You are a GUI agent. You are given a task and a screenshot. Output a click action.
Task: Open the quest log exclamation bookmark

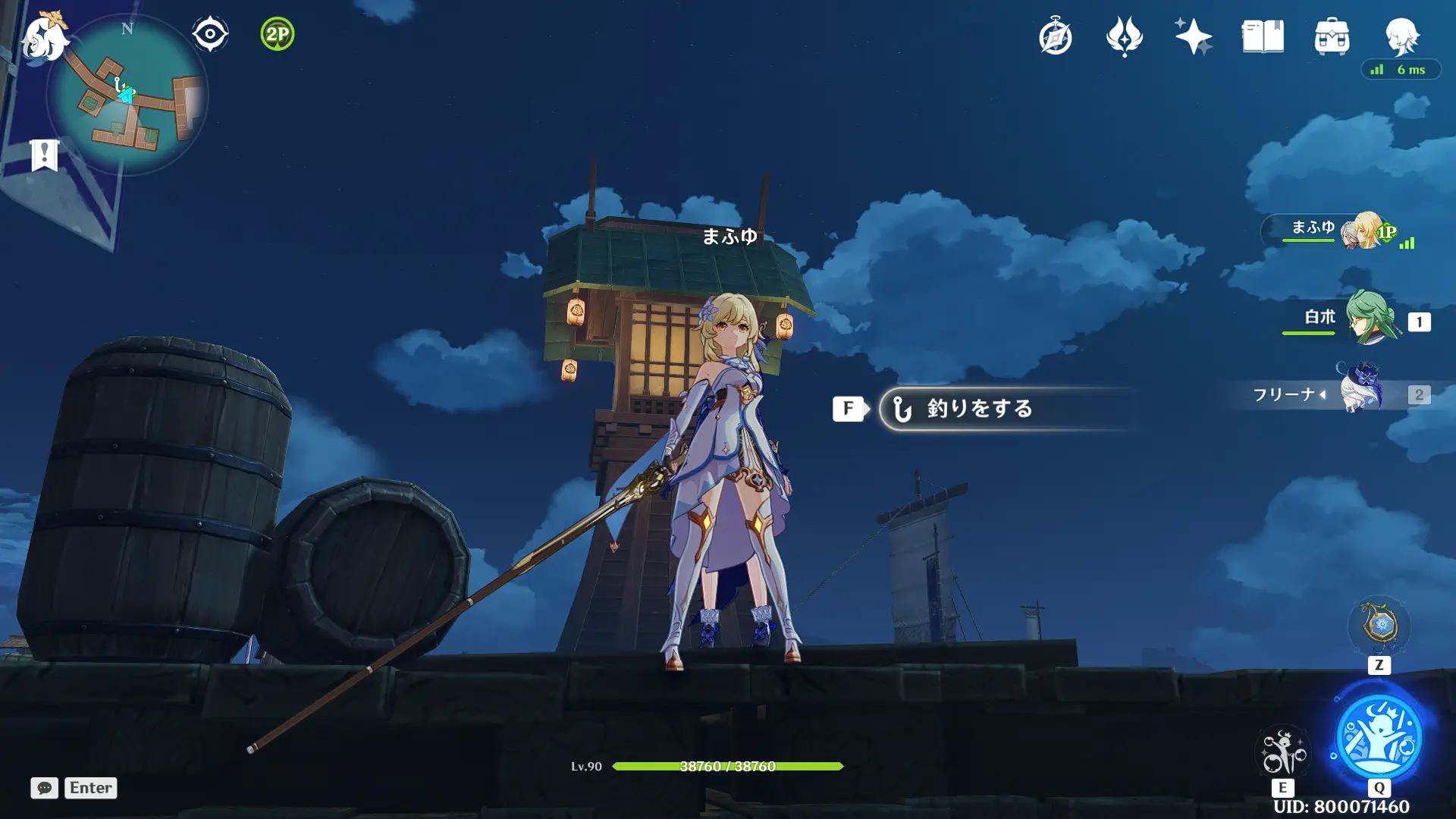click(x=45, y=155)
